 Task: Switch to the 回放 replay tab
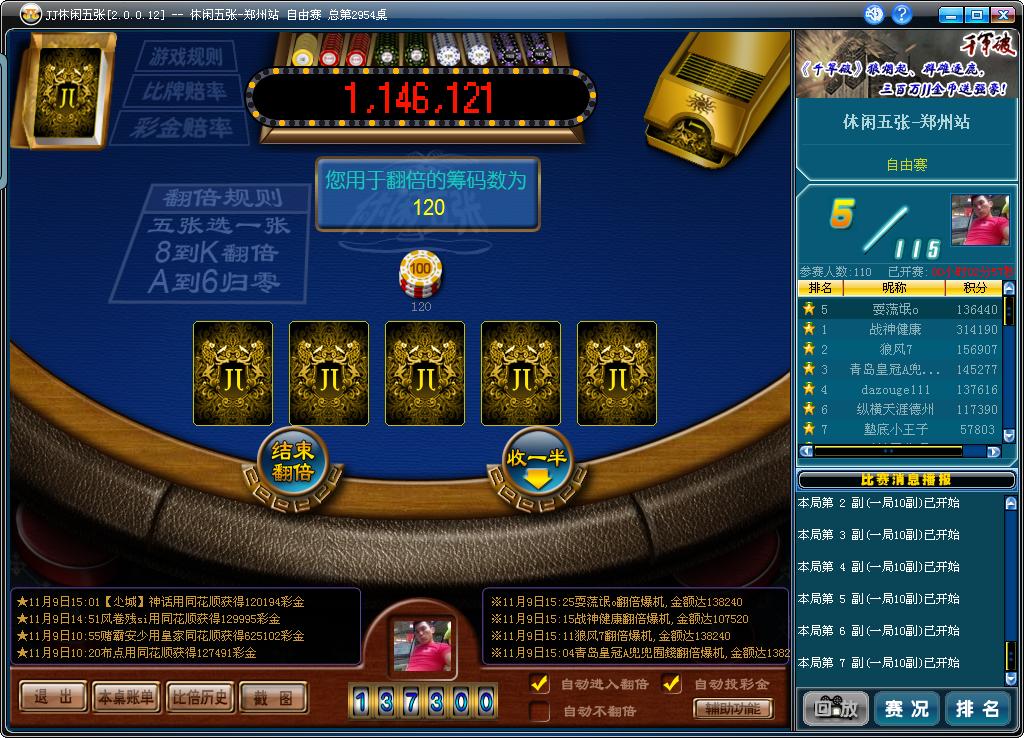click(835, 708)
